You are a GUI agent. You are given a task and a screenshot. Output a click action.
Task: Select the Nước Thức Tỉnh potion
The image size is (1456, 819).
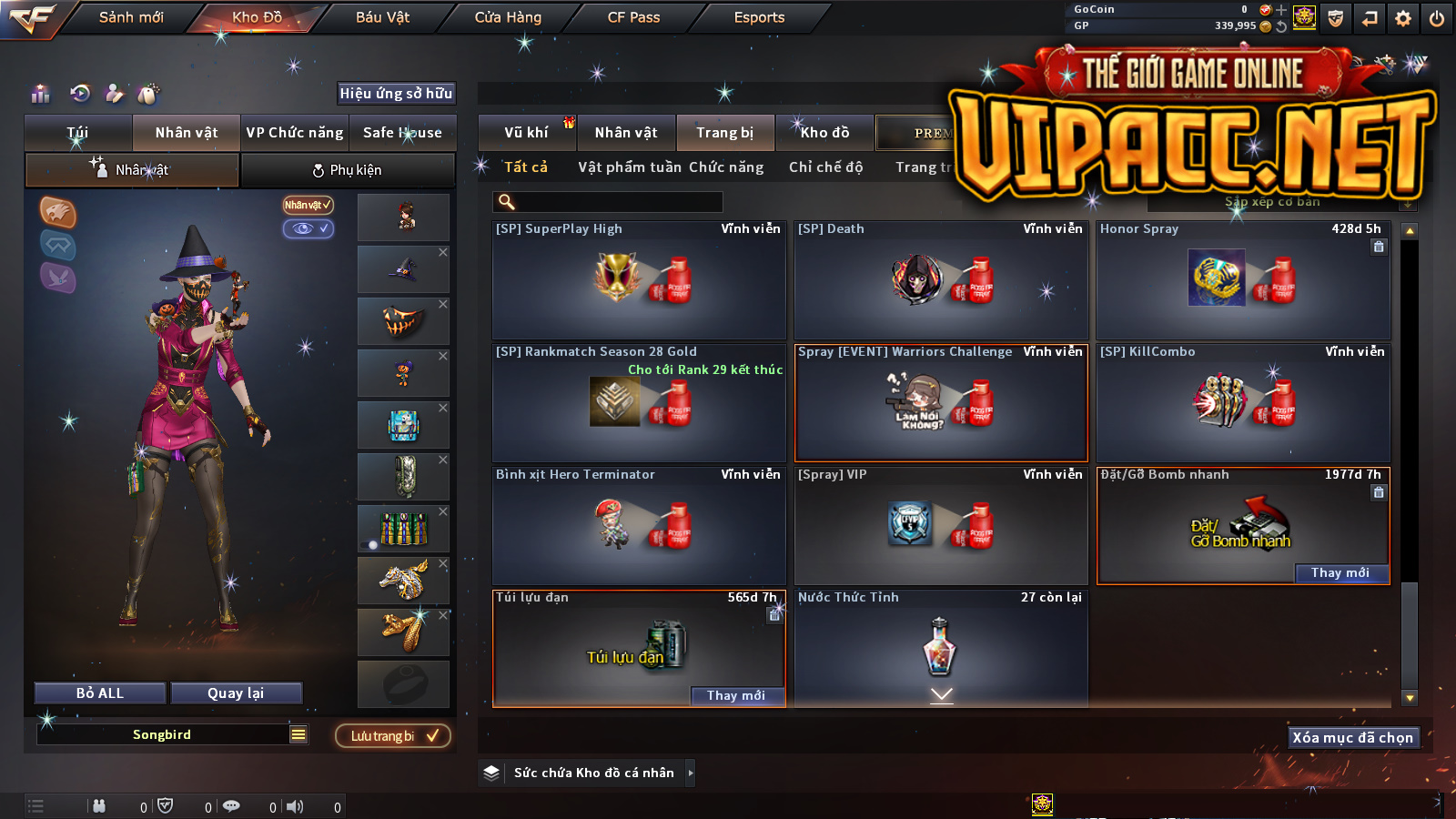coord(940,646)
